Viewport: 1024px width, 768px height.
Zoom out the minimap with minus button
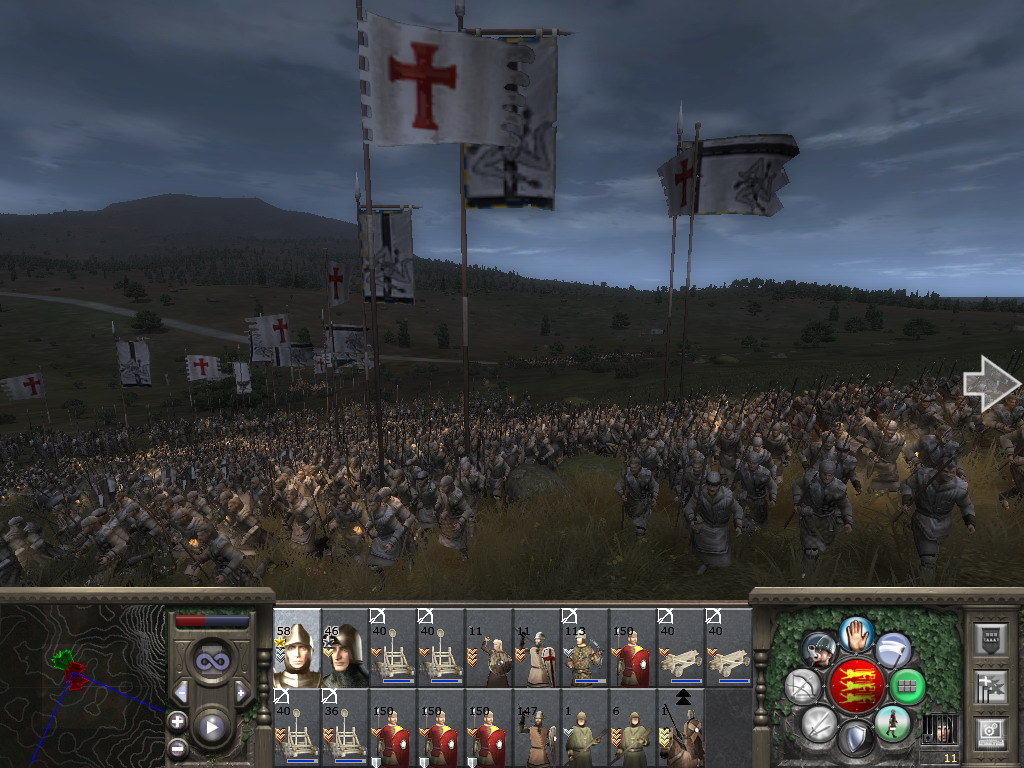(x=177, y=746)
